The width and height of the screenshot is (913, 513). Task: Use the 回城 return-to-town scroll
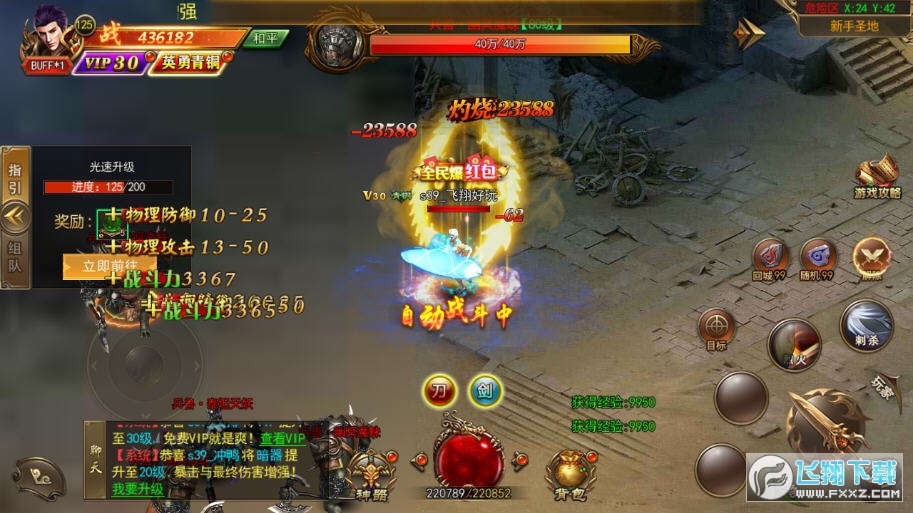click(x=770, y=257)
